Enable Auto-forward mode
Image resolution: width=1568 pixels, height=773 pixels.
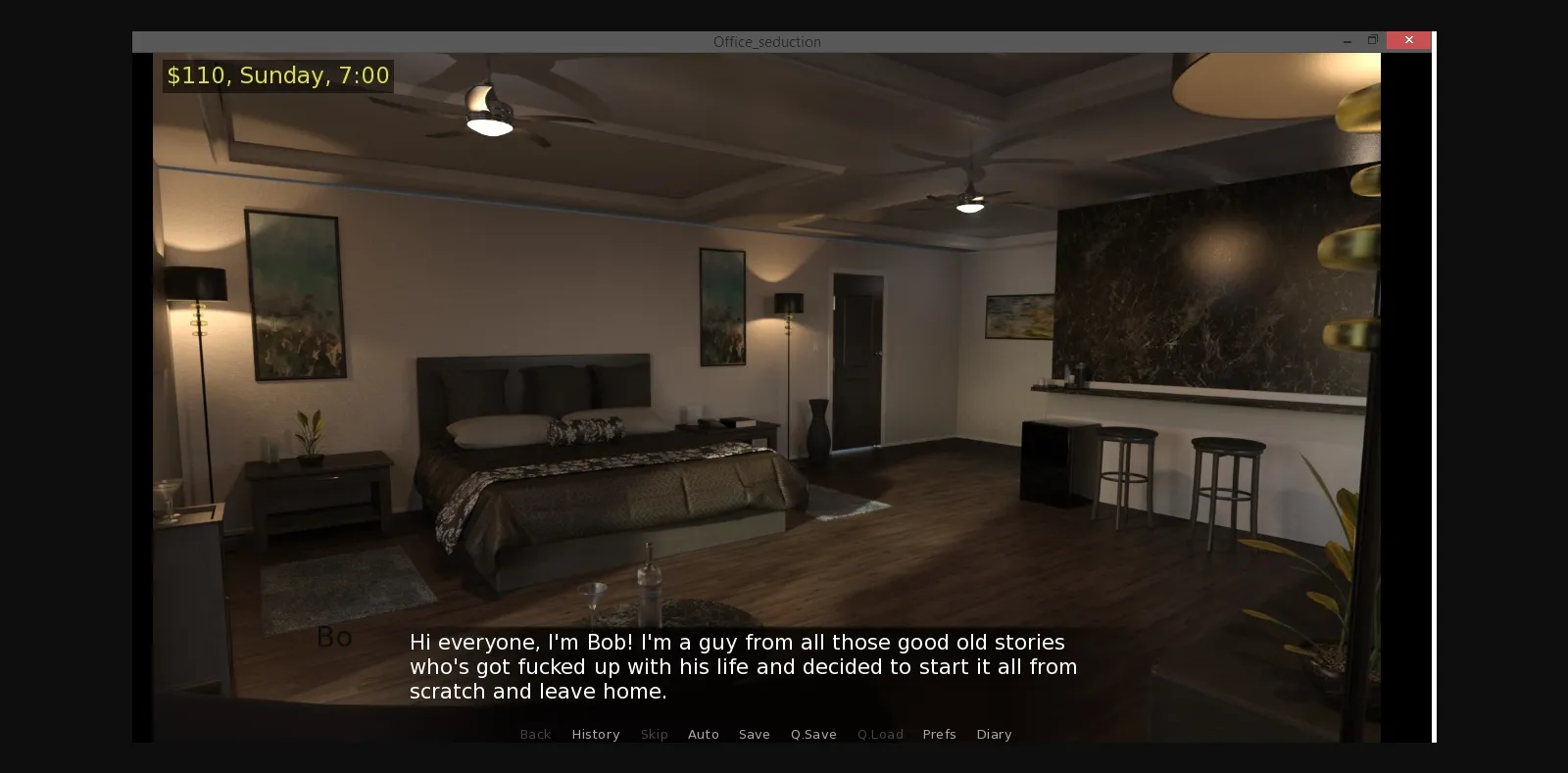pyautogui.click(x=704, y=734)
